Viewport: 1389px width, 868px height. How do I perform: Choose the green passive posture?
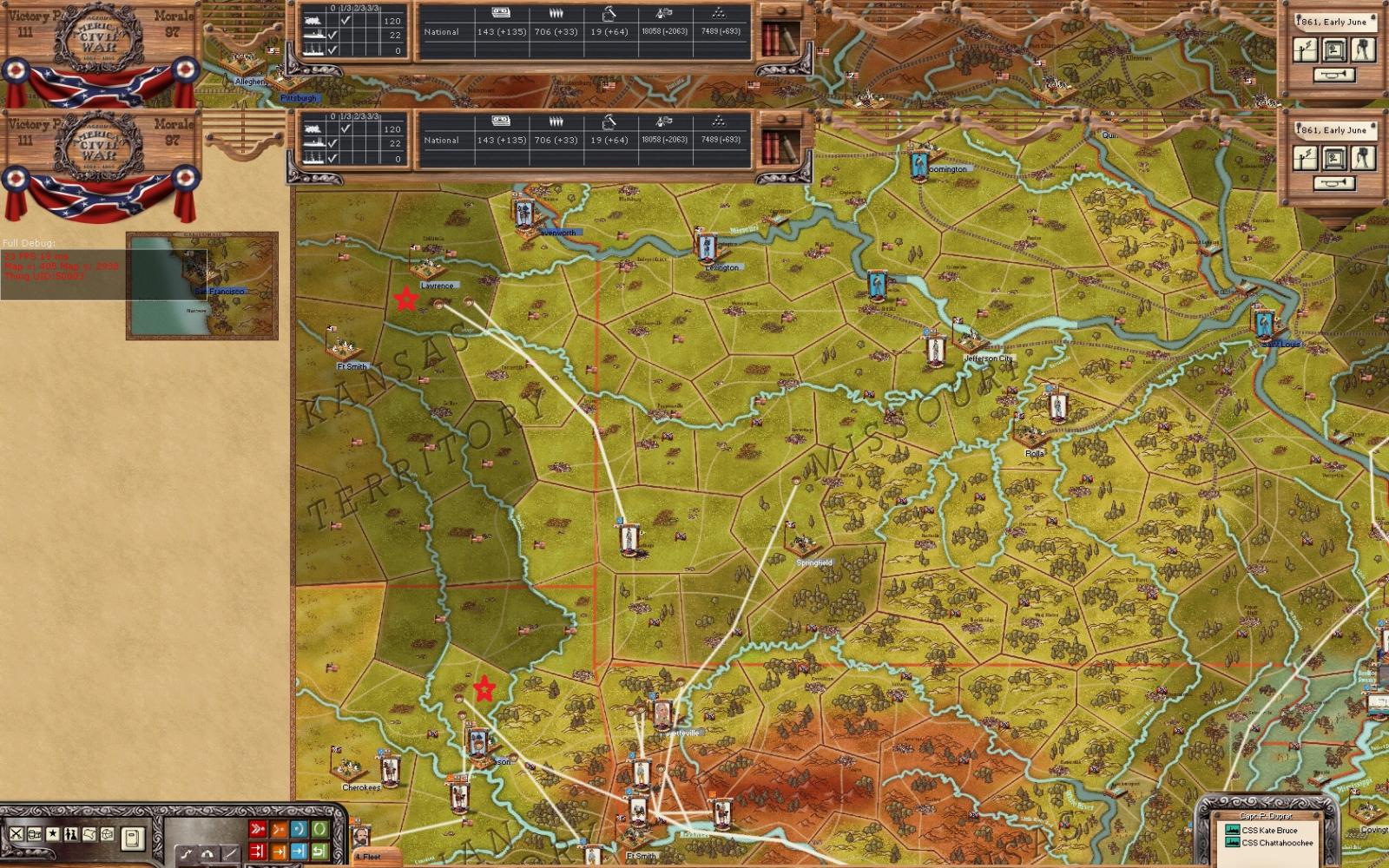click(x=319, y=830)
